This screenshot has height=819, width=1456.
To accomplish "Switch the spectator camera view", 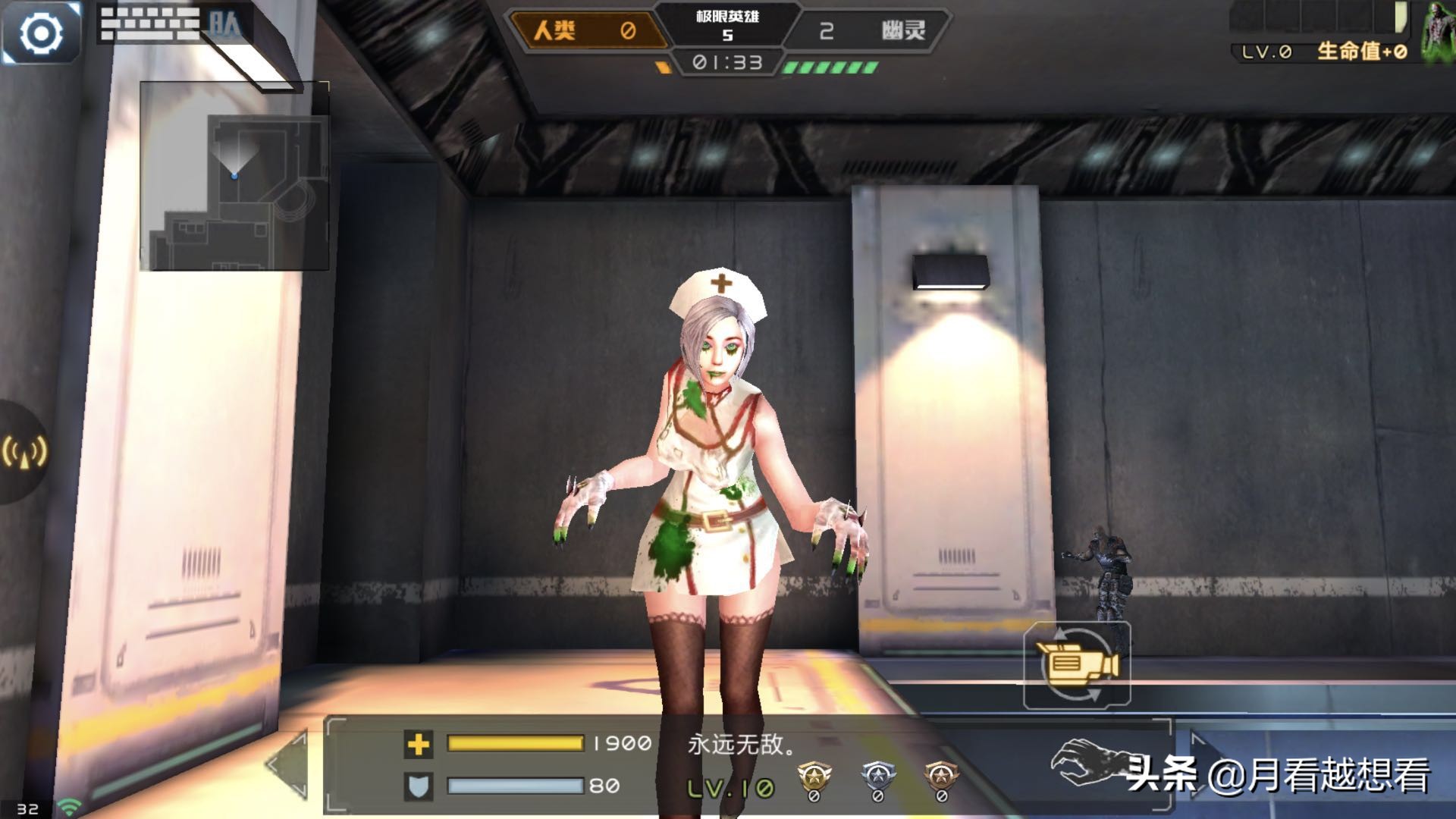I will pos(1077,665).
